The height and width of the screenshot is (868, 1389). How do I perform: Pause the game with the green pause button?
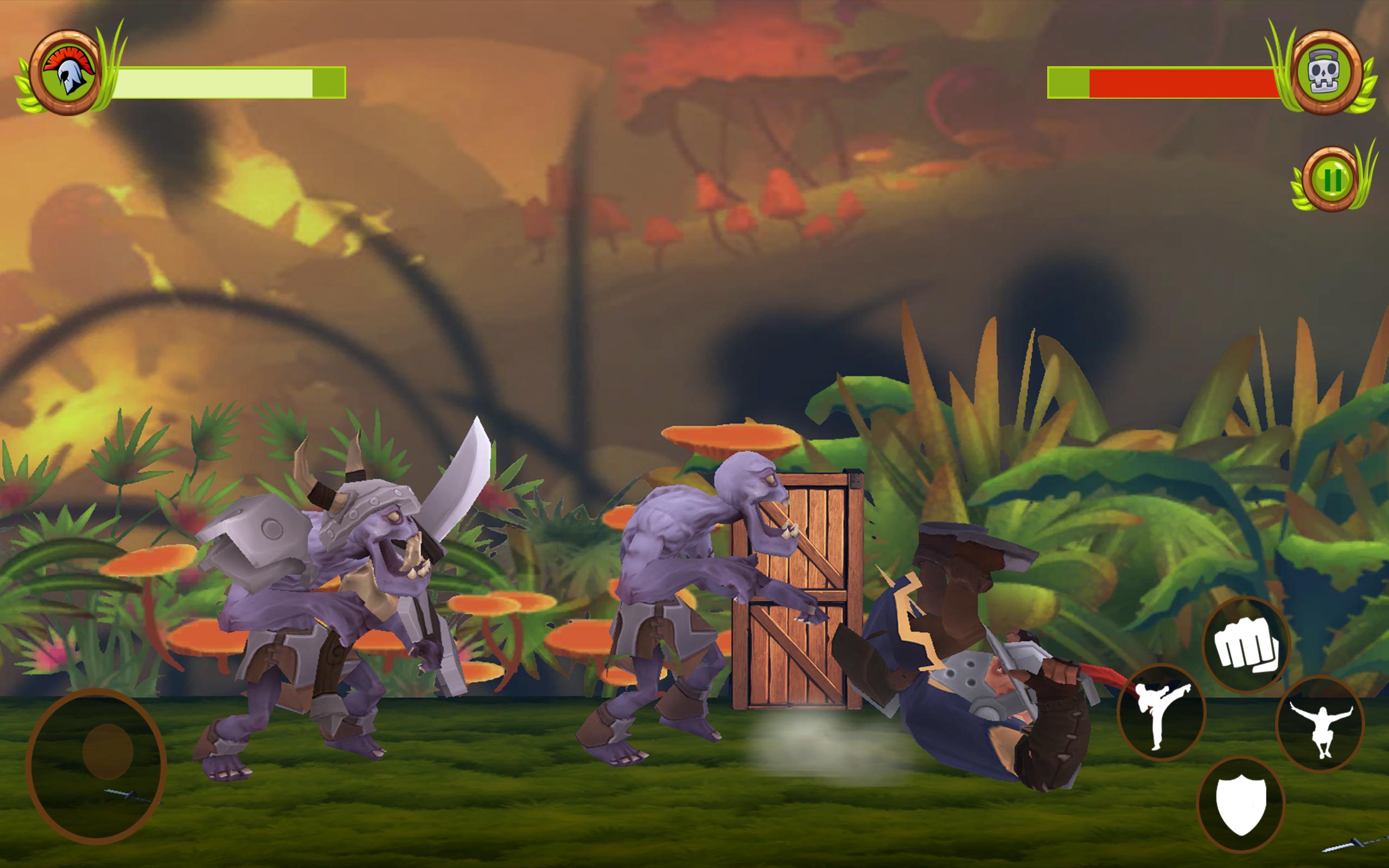pyautogui.click(x=1331, y=180)
